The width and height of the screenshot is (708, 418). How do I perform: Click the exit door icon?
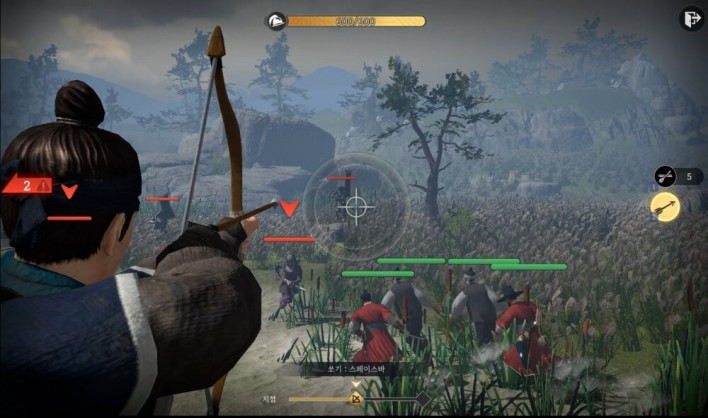coord(690,19)
